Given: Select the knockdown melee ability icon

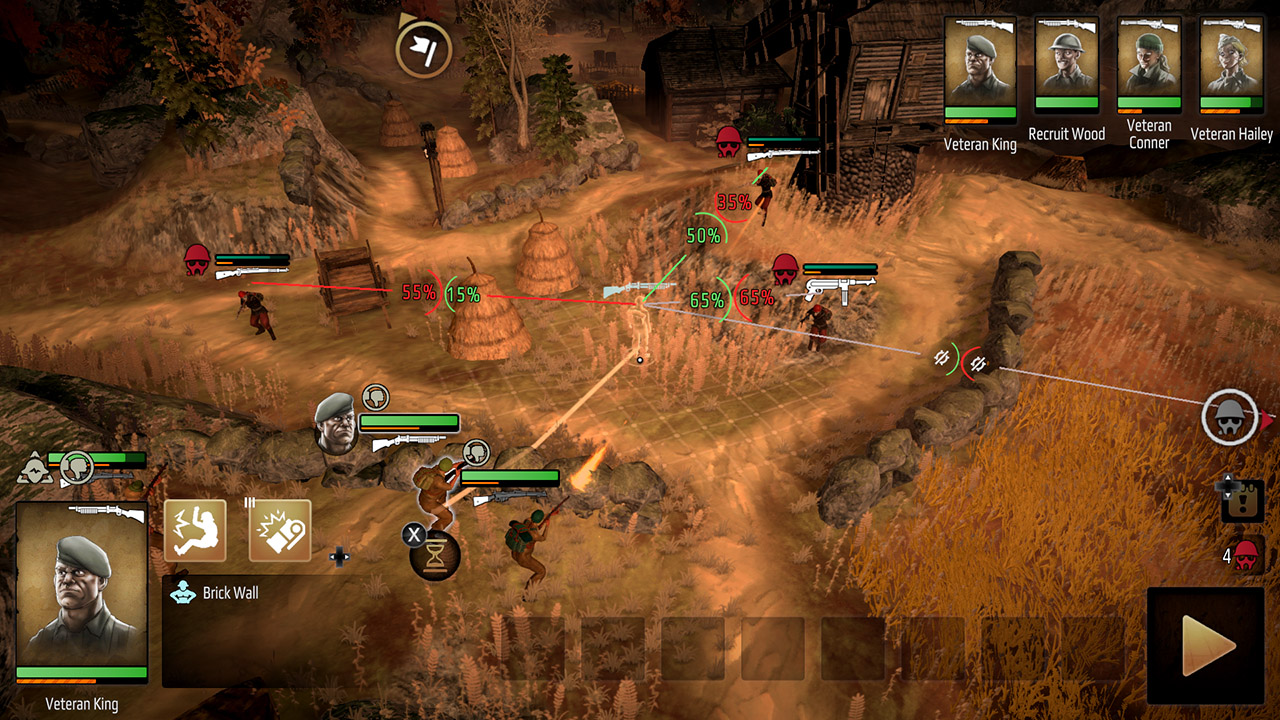Looking at the screenshot, I should [197, 531].
